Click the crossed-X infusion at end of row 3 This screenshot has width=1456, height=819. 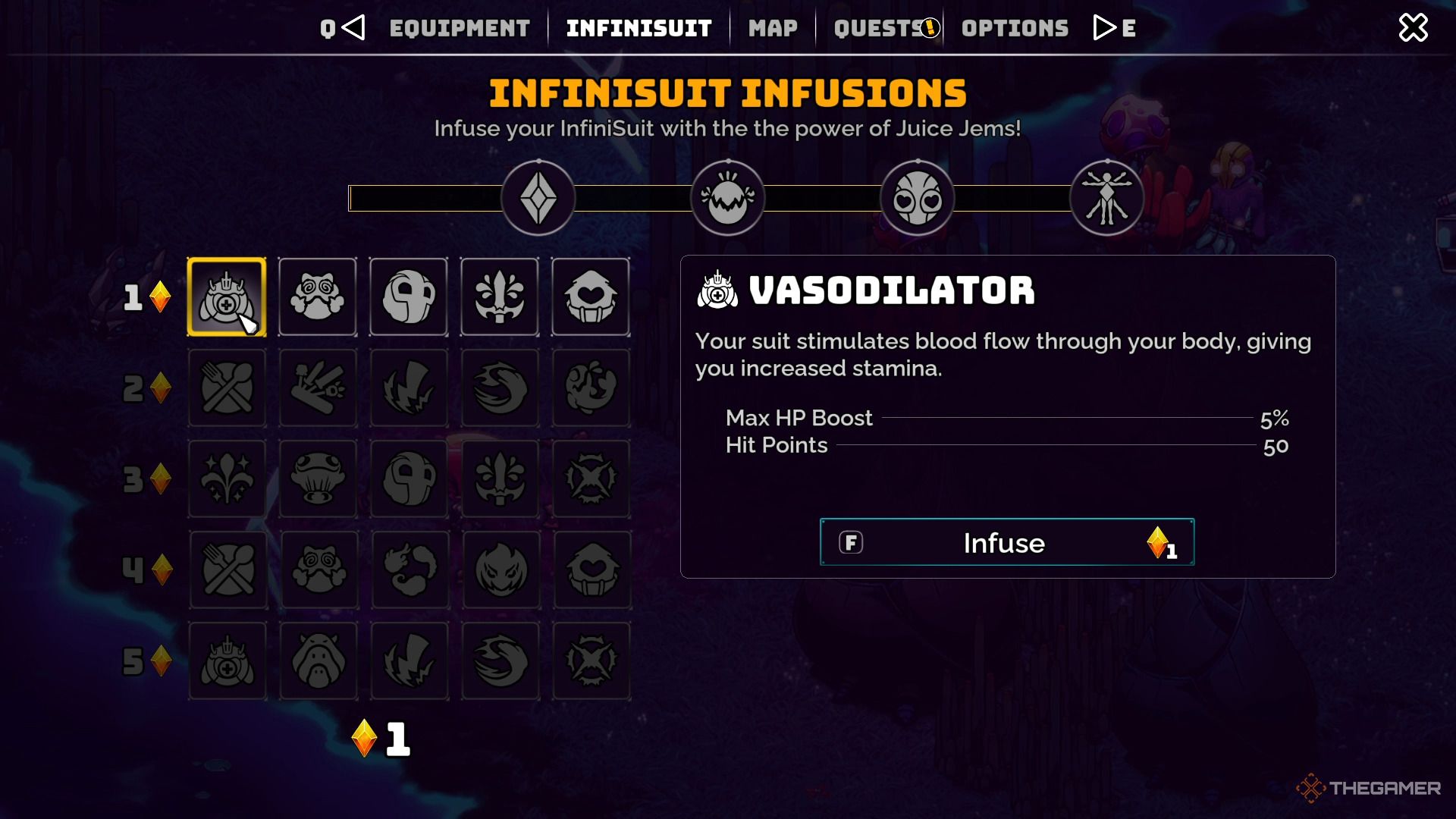point(591,479)
